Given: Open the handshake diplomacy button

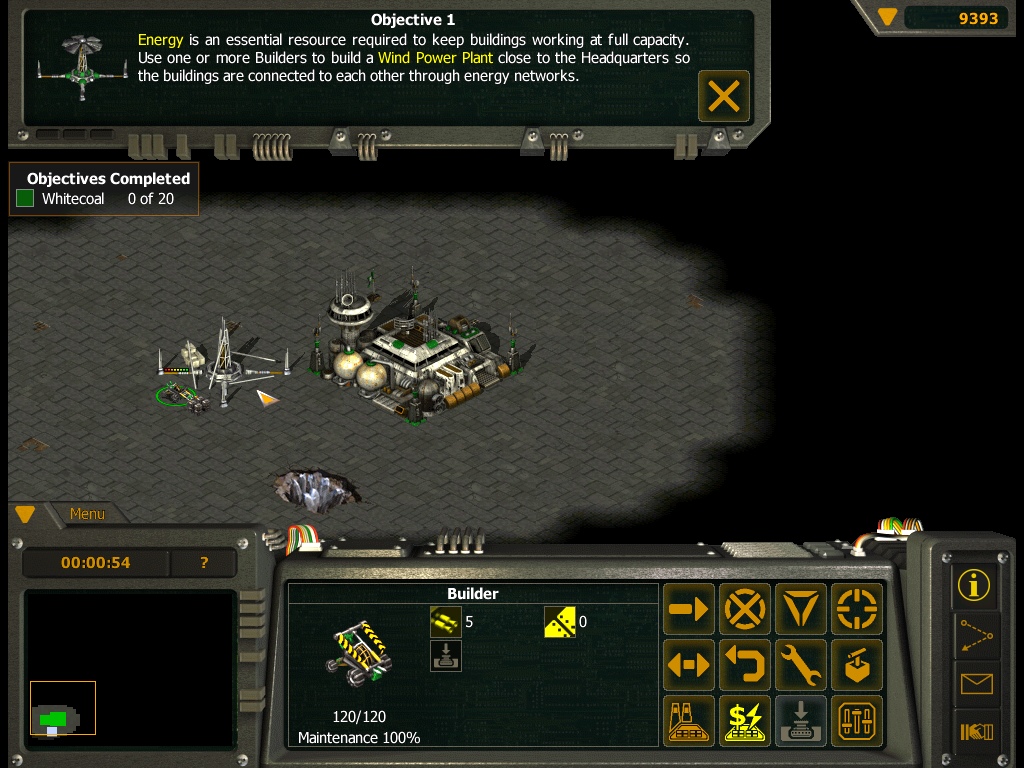Looking at the screenshot, I should click(975, 733).
